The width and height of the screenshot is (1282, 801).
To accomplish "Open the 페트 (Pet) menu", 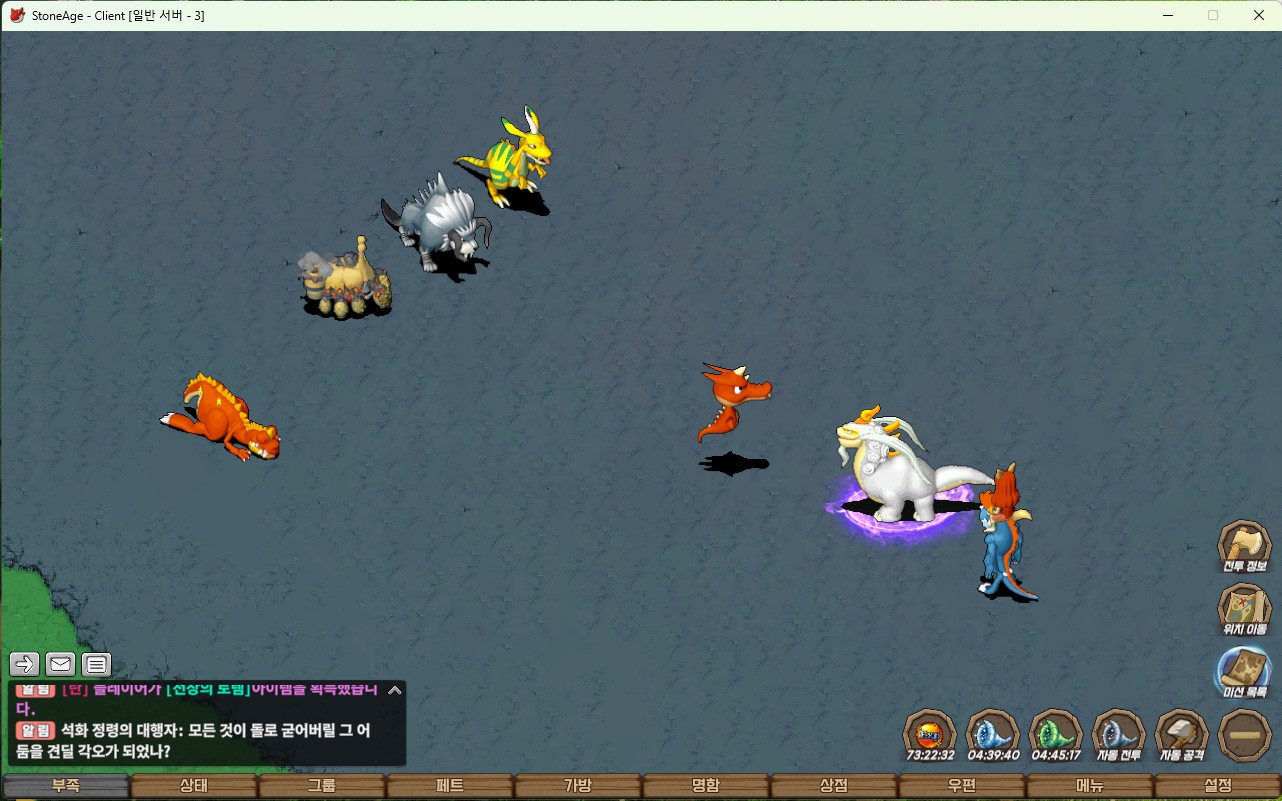I will click(450, 786).
